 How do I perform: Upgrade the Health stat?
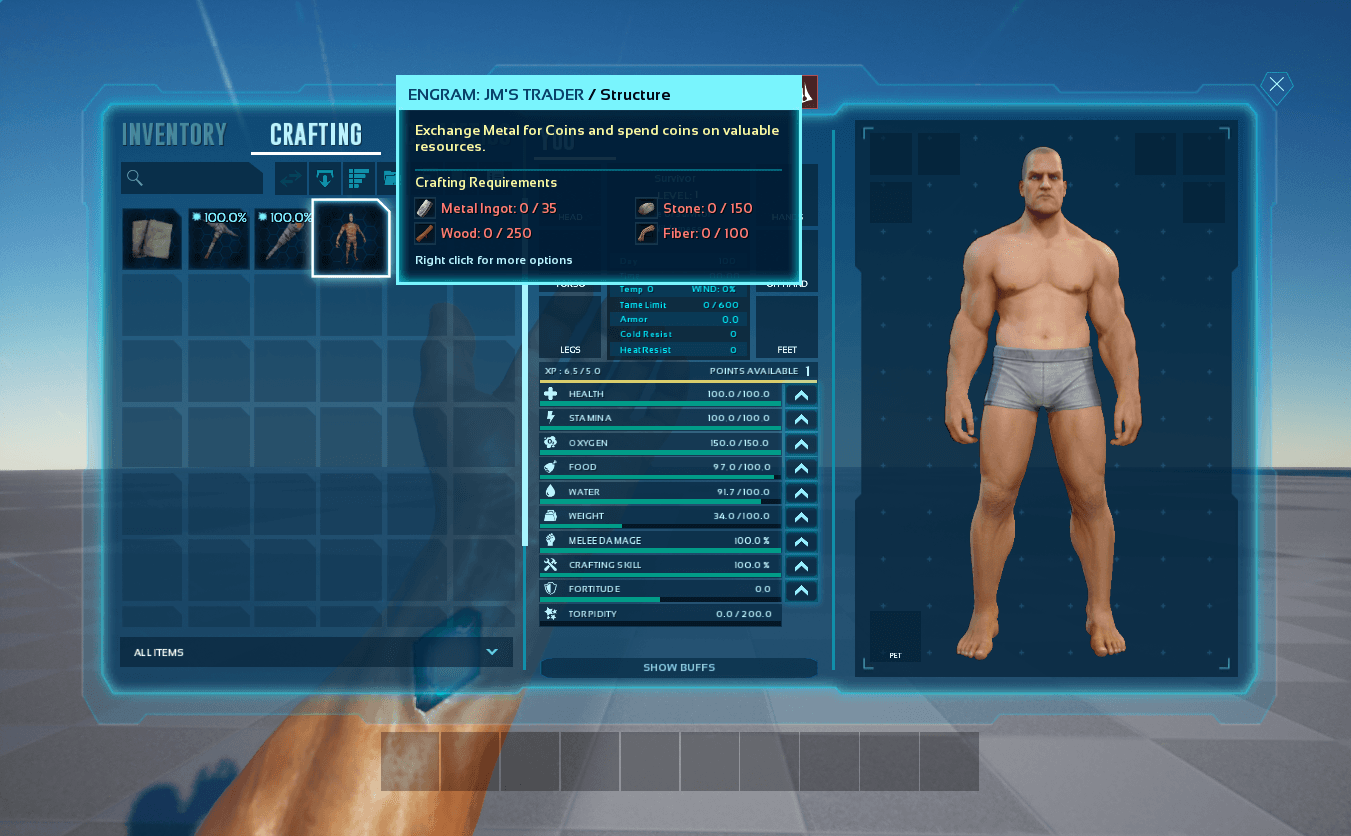(x=801, y=395)
